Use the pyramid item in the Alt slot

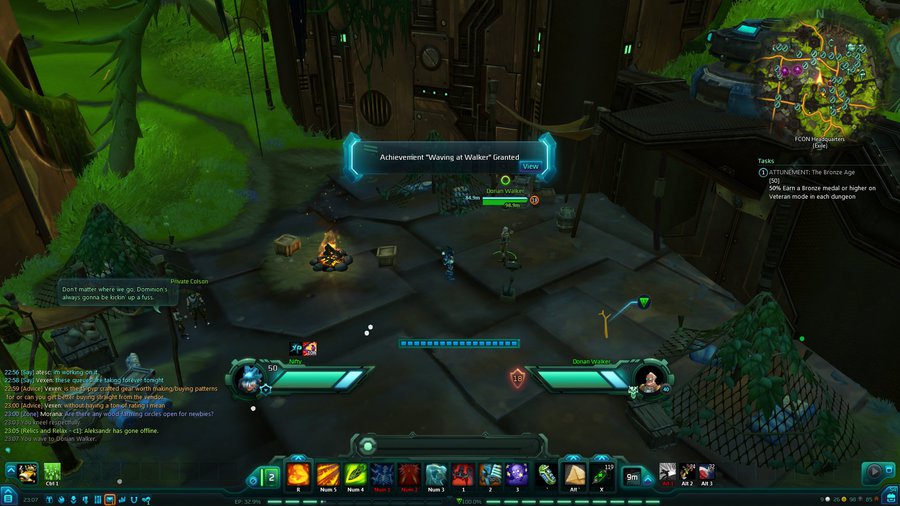pyautogui.click(x=574, y=474)
